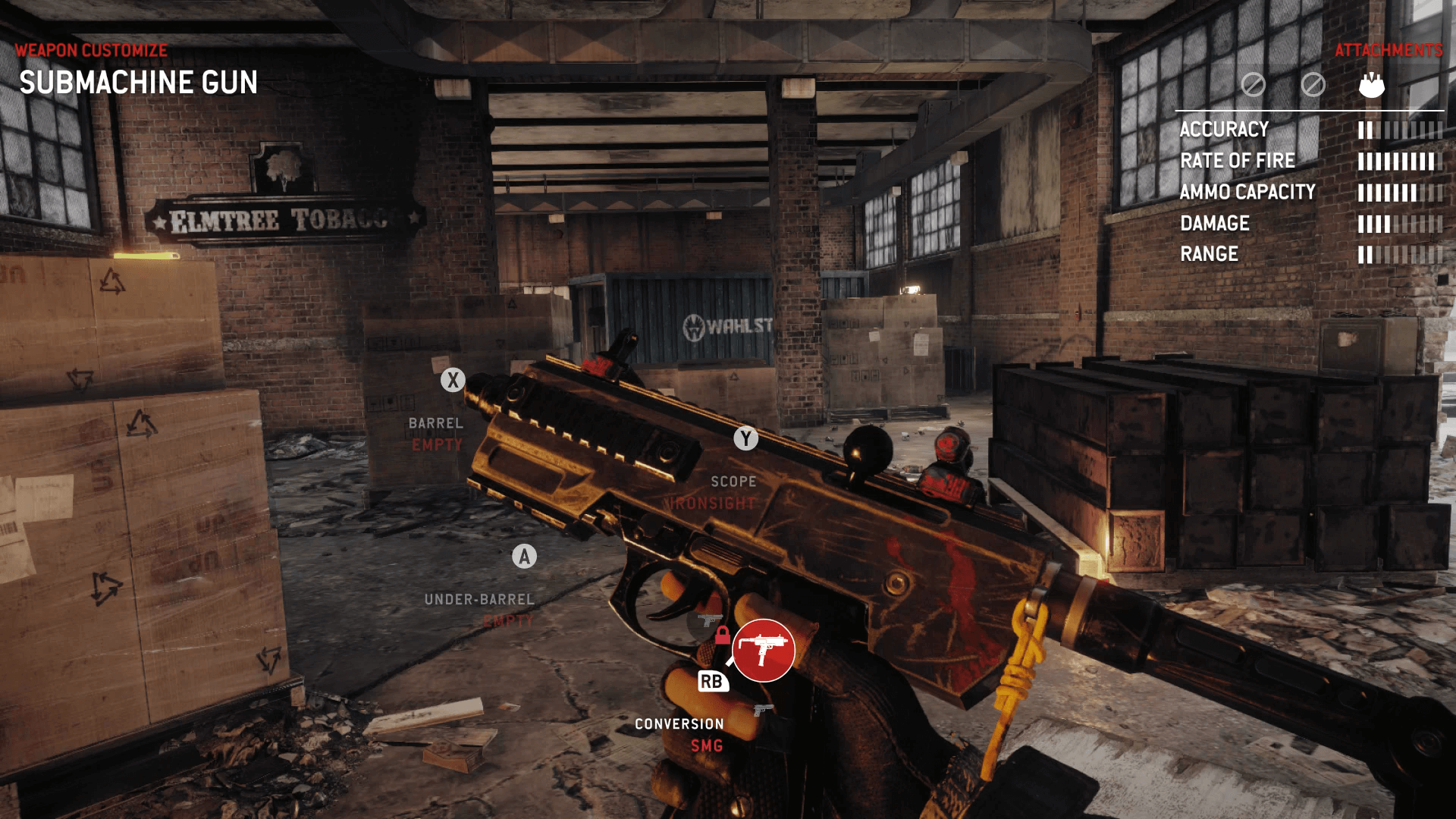Screen dimensions: 1456x819
Task: Click the WEAPON CUSTOMIZE heading
Action: (x=90, y=51)
